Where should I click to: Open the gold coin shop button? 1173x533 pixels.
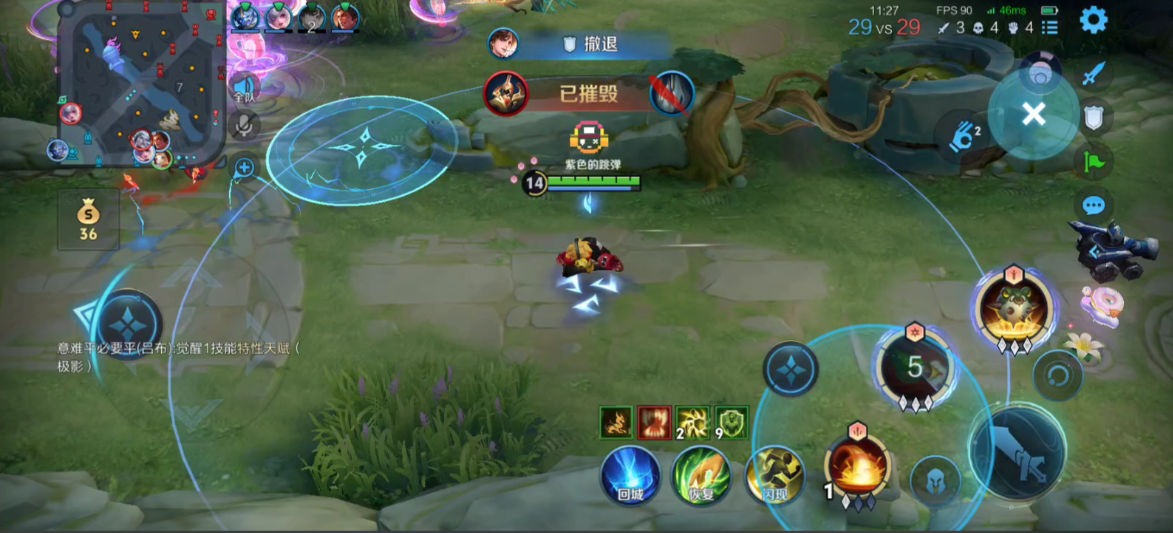(x=88, y=220)
